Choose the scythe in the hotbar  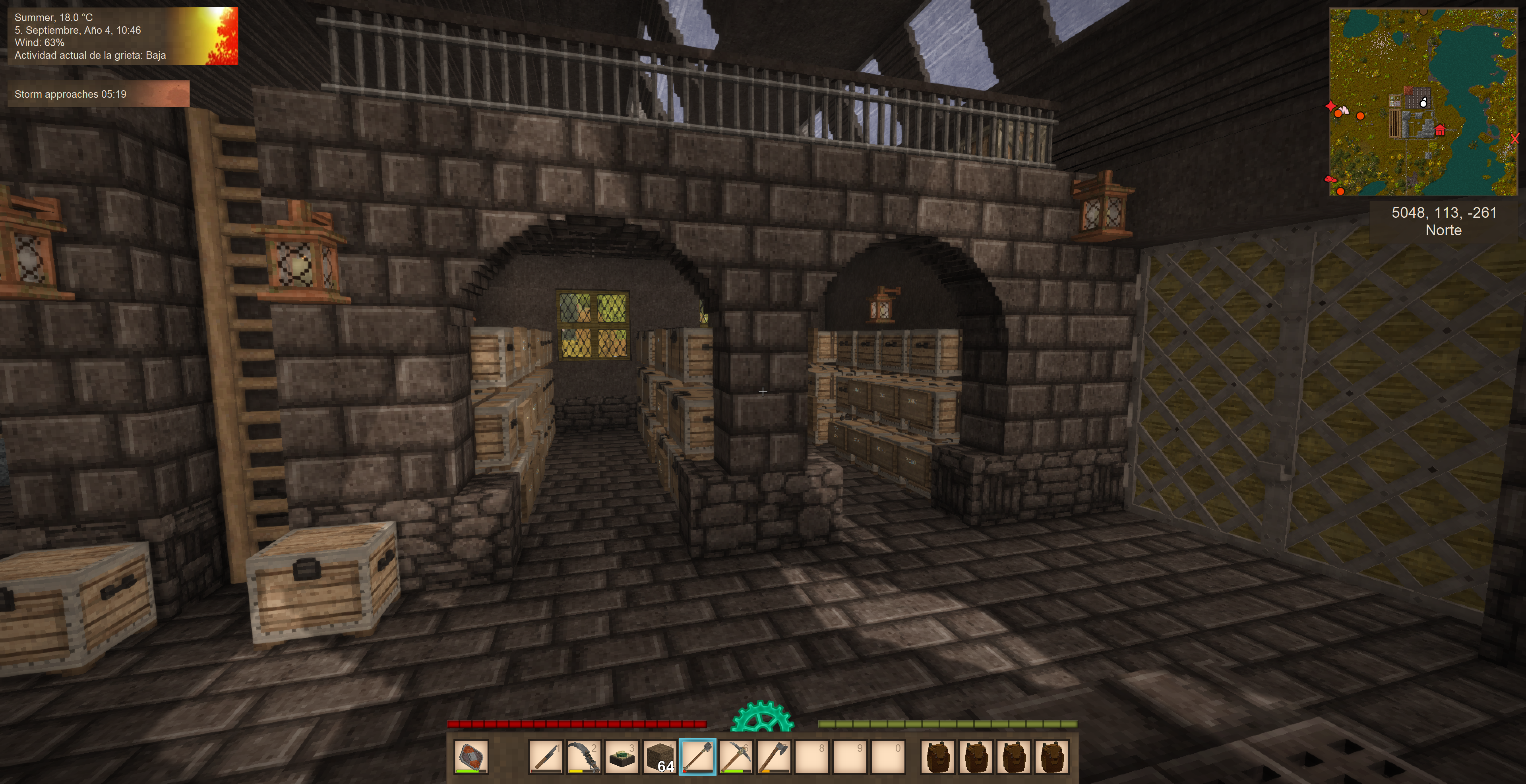pyautogui.click(x=583, y=756)
